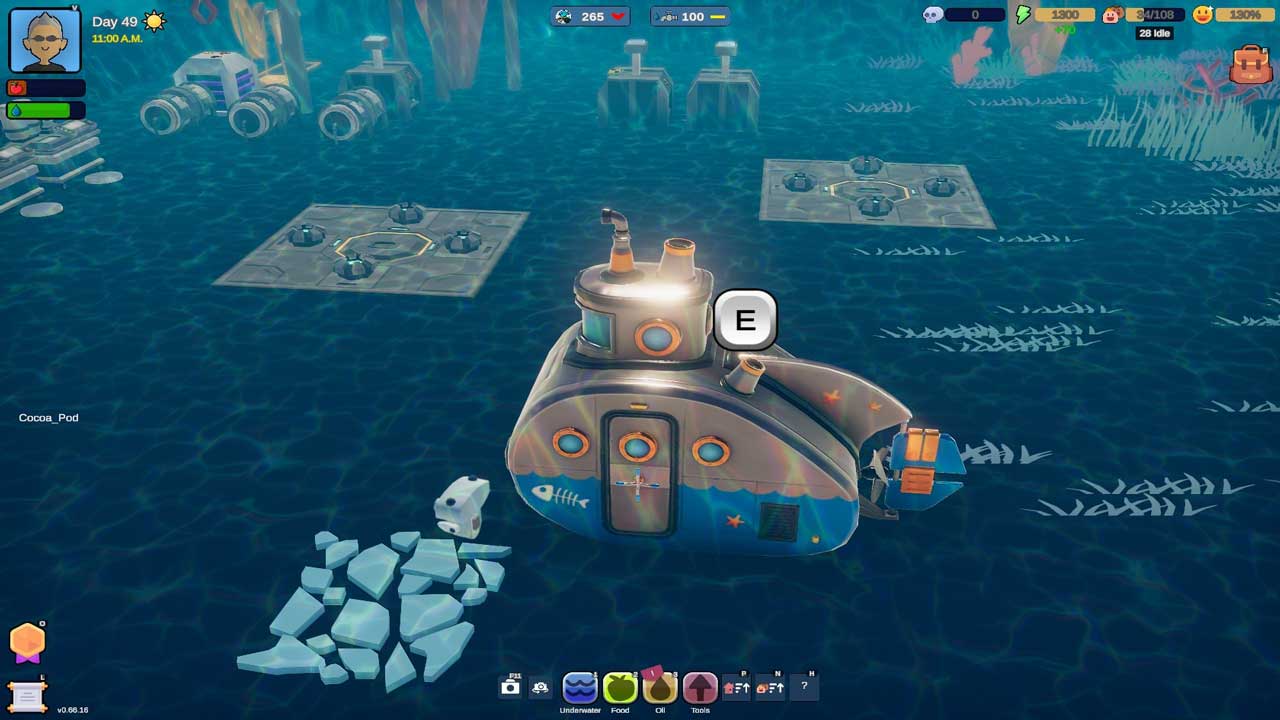Click the lightning bolt energy icon

[x=1023, y=15]
